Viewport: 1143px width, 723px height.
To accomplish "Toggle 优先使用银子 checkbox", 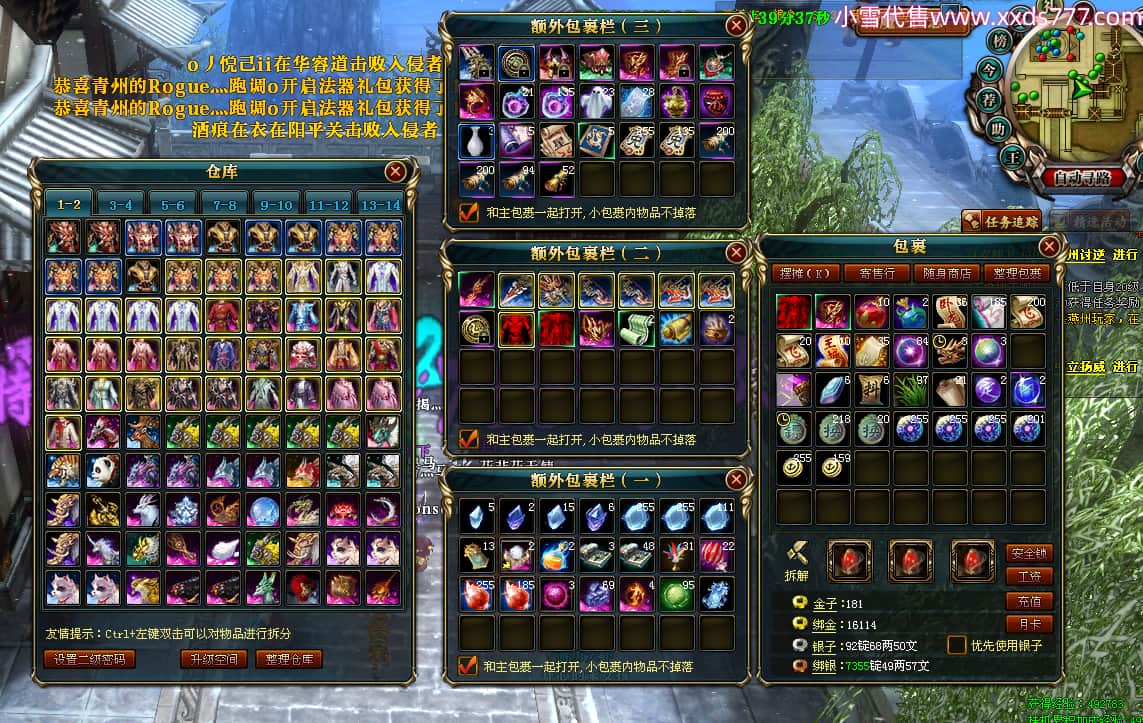I will [x=957, y=645].
